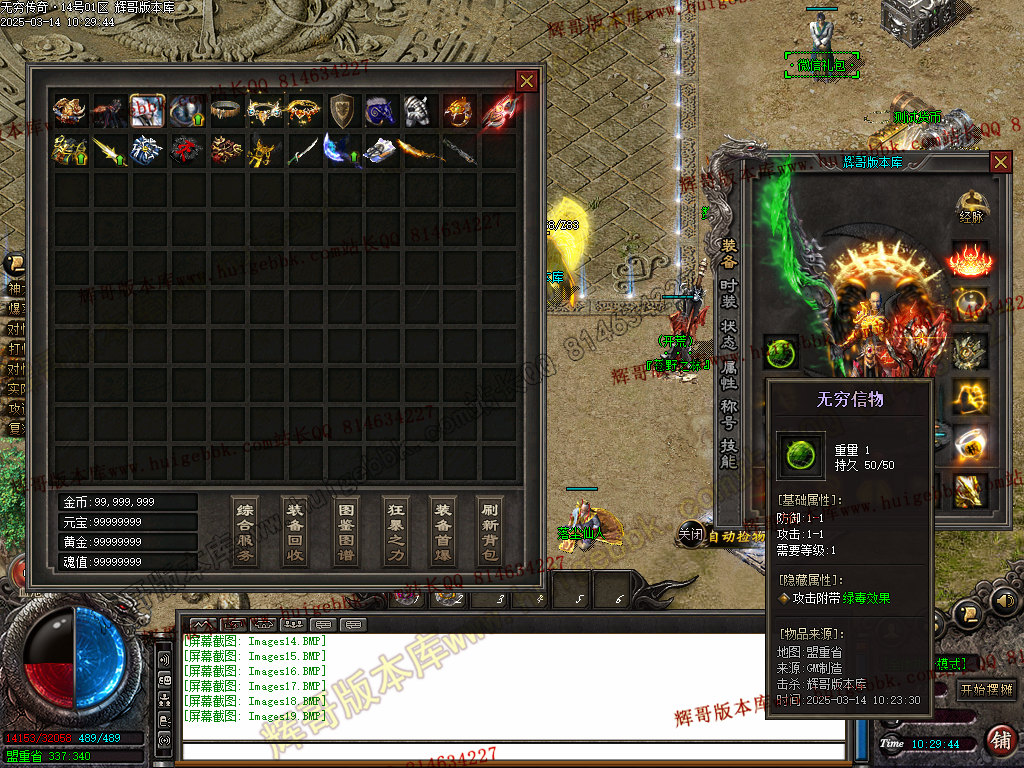
Task: Select the blue horse head item
Action: pyautogui.click(x=381, y=110)
